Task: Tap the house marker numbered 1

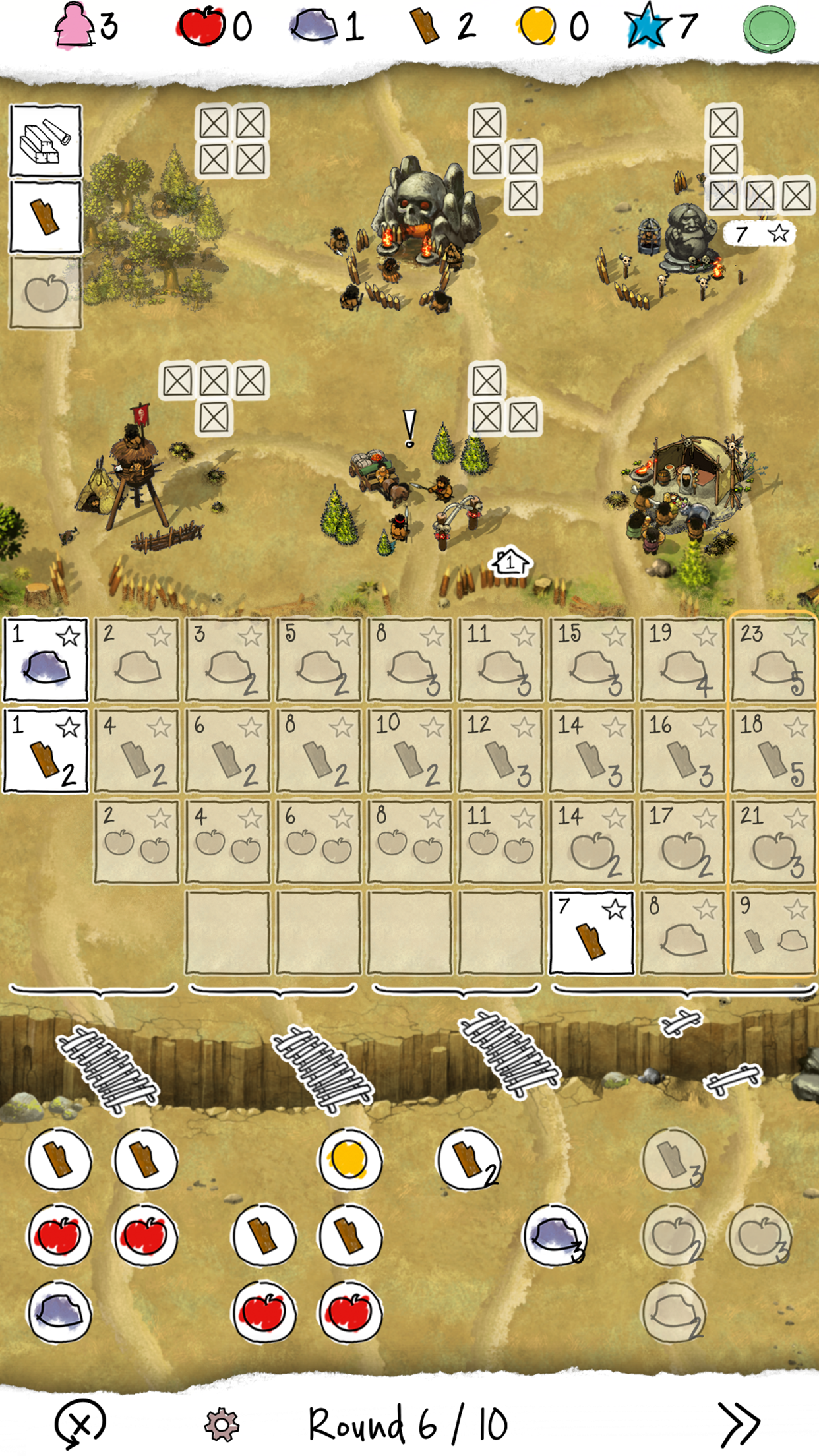Action: [x=510, y=562]
